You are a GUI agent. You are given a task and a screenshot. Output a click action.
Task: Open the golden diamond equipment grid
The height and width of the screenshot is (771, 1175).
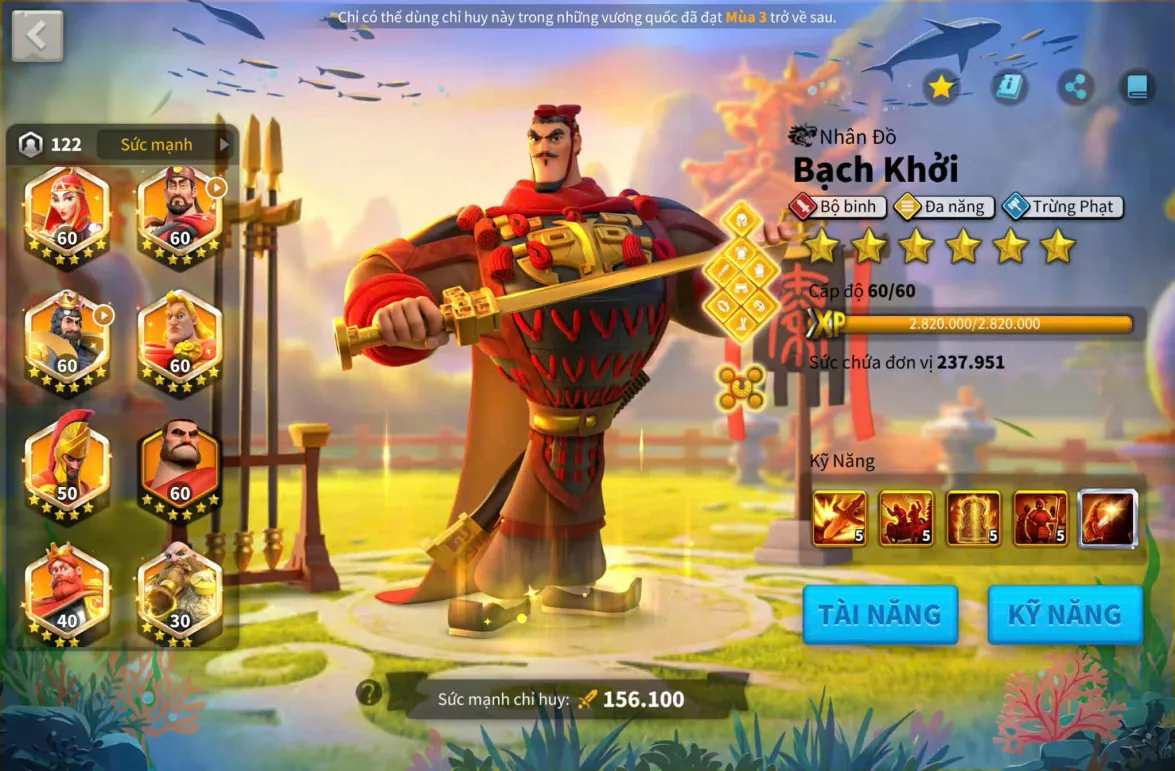click(x=741, y=271)
